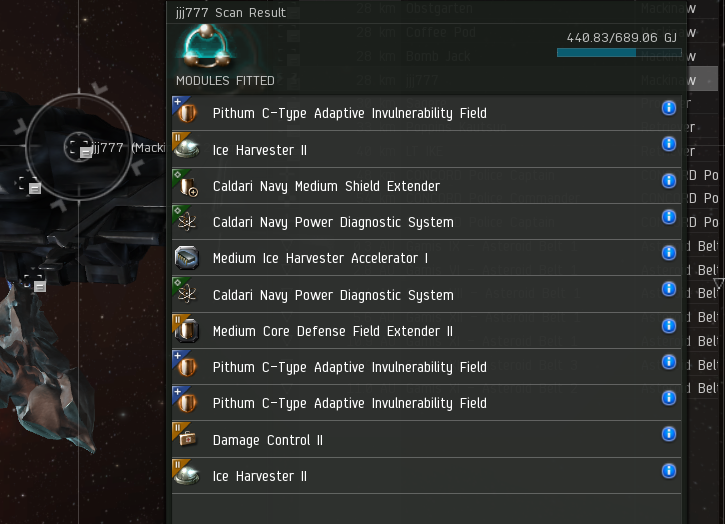Select the jjj777 ship bracket in space
Screen dimensions: 725x524
pyautogui.click(x=79, y=148)
